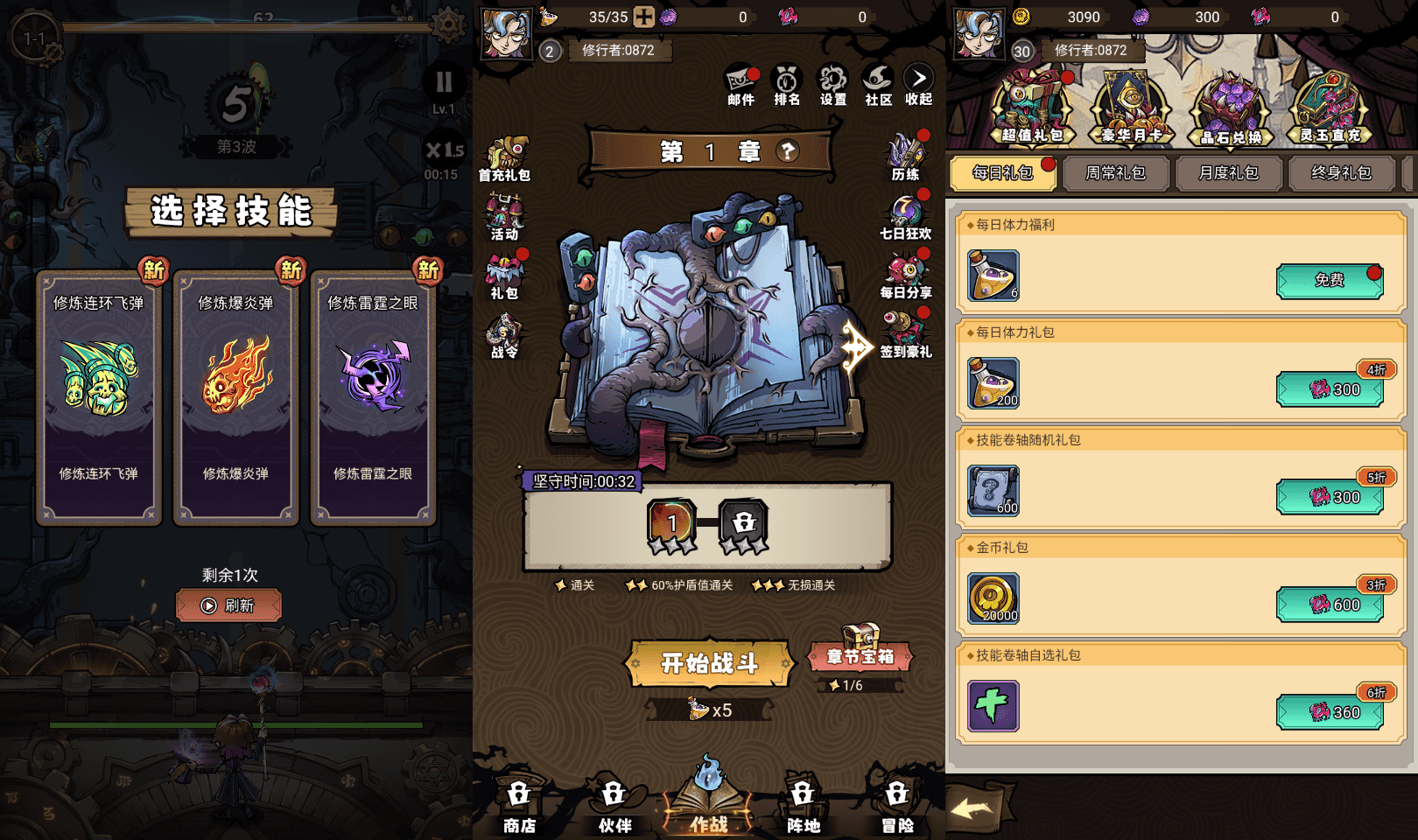Open the 伙伴 tab in bottom navigation
Viewport: 1418px width, 840px height.
click(x=614, y=803)
